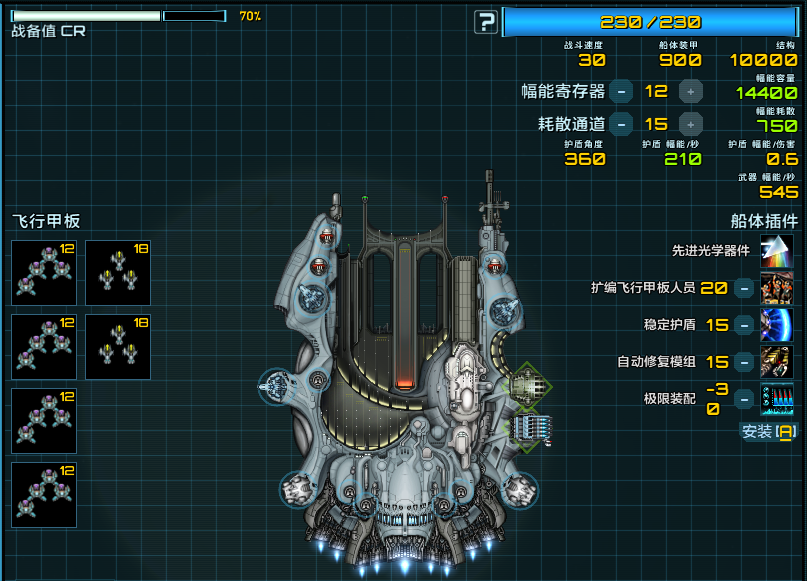Viewport: 807px width, 581px height.
Task: Select the 扩编飞行甲板人员 hullmod icon
Action: click(777, 288)
